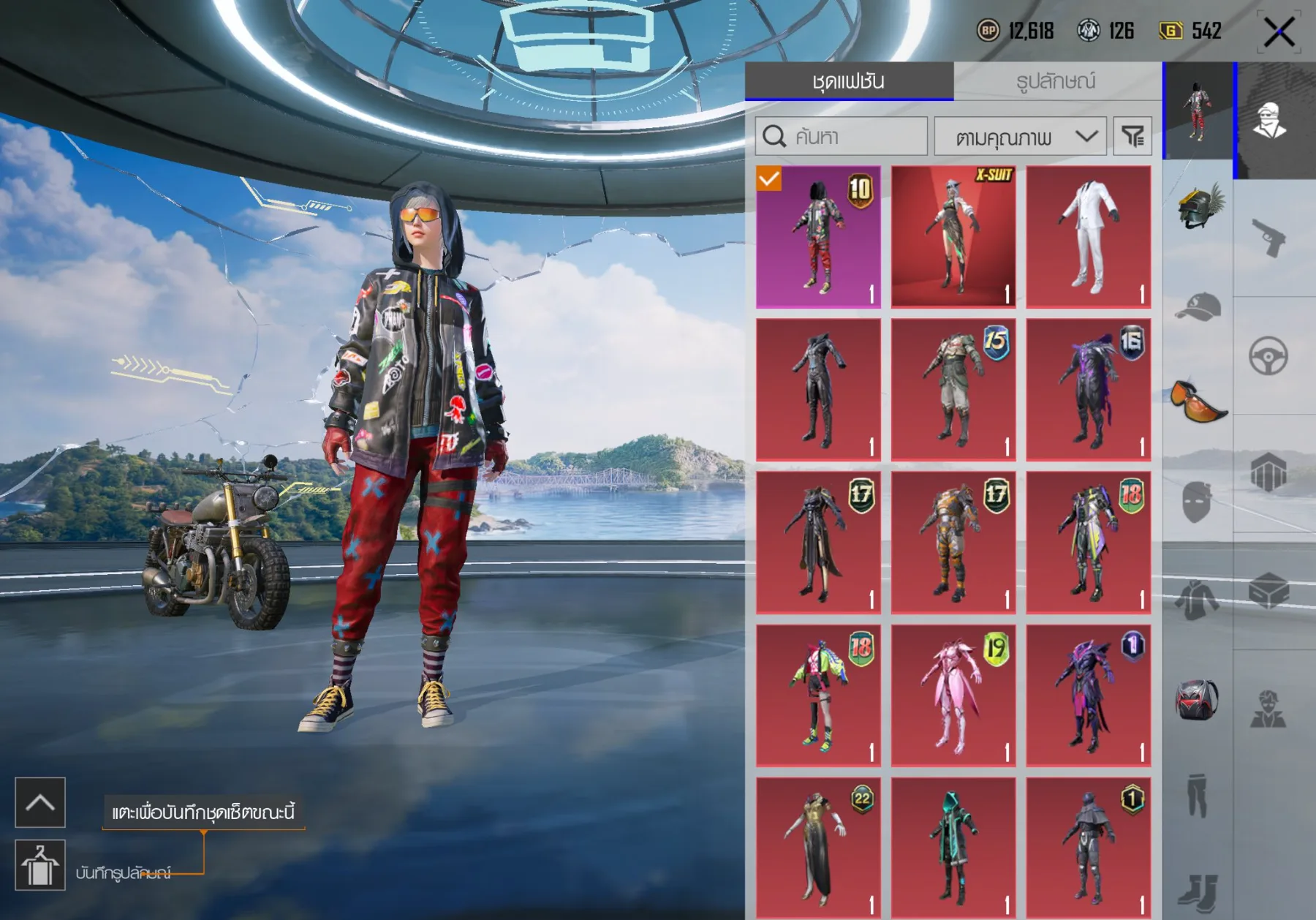This screenshot has height=920, width=1316.
Task: Open the ตามคุณภาพ sort dropdown
Action: coord(1021,137)
